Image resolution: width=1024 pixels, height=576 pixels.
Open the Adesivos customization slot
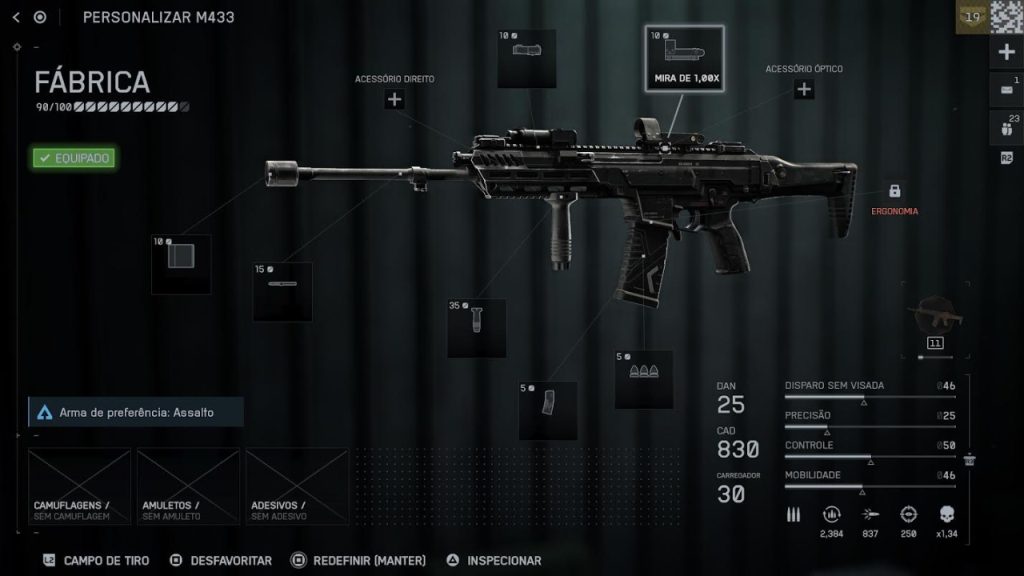click(x=297, y=486)
